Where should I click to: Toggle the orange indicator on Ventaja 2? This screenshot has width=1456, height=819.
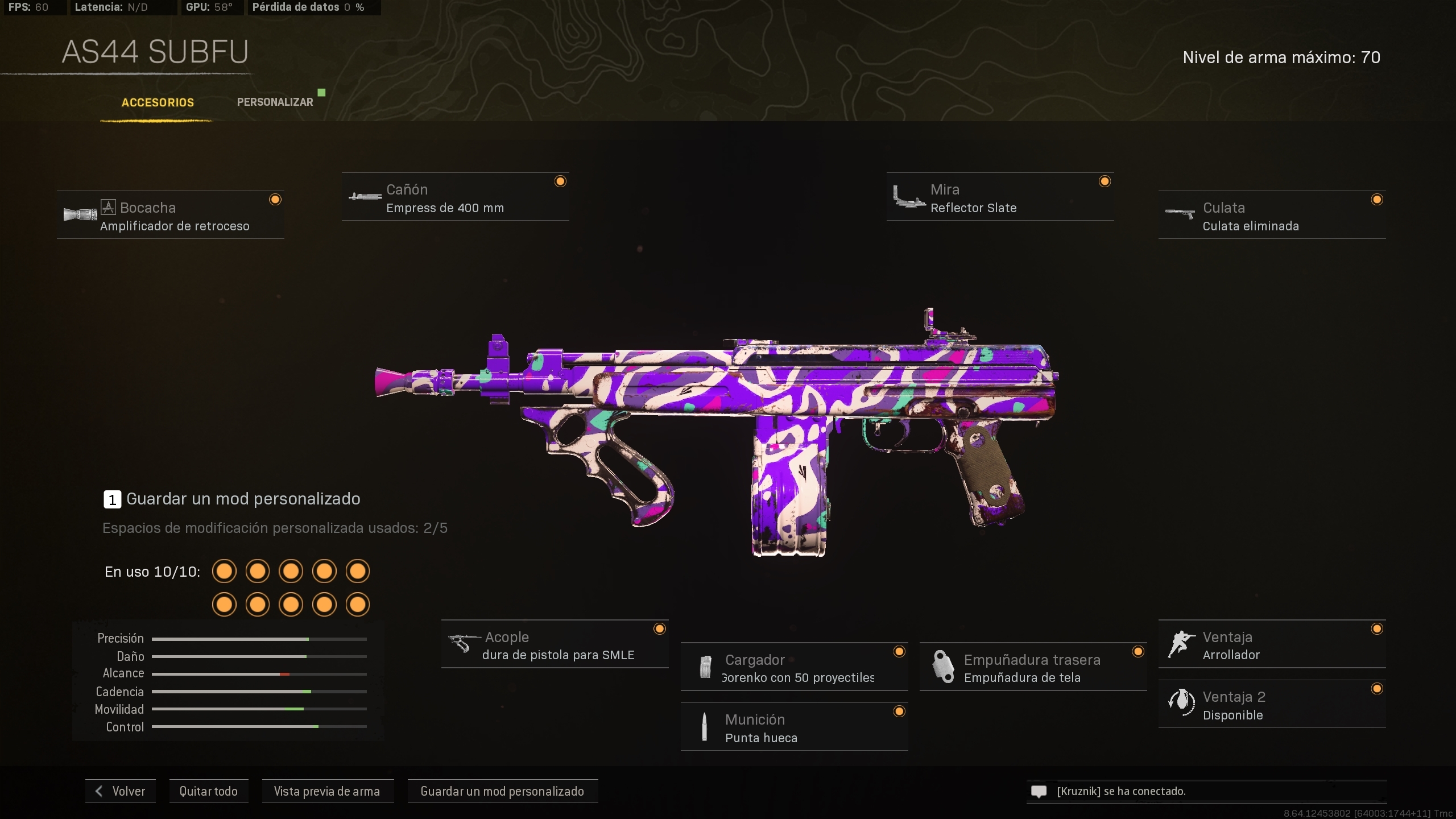[1378, 689]
